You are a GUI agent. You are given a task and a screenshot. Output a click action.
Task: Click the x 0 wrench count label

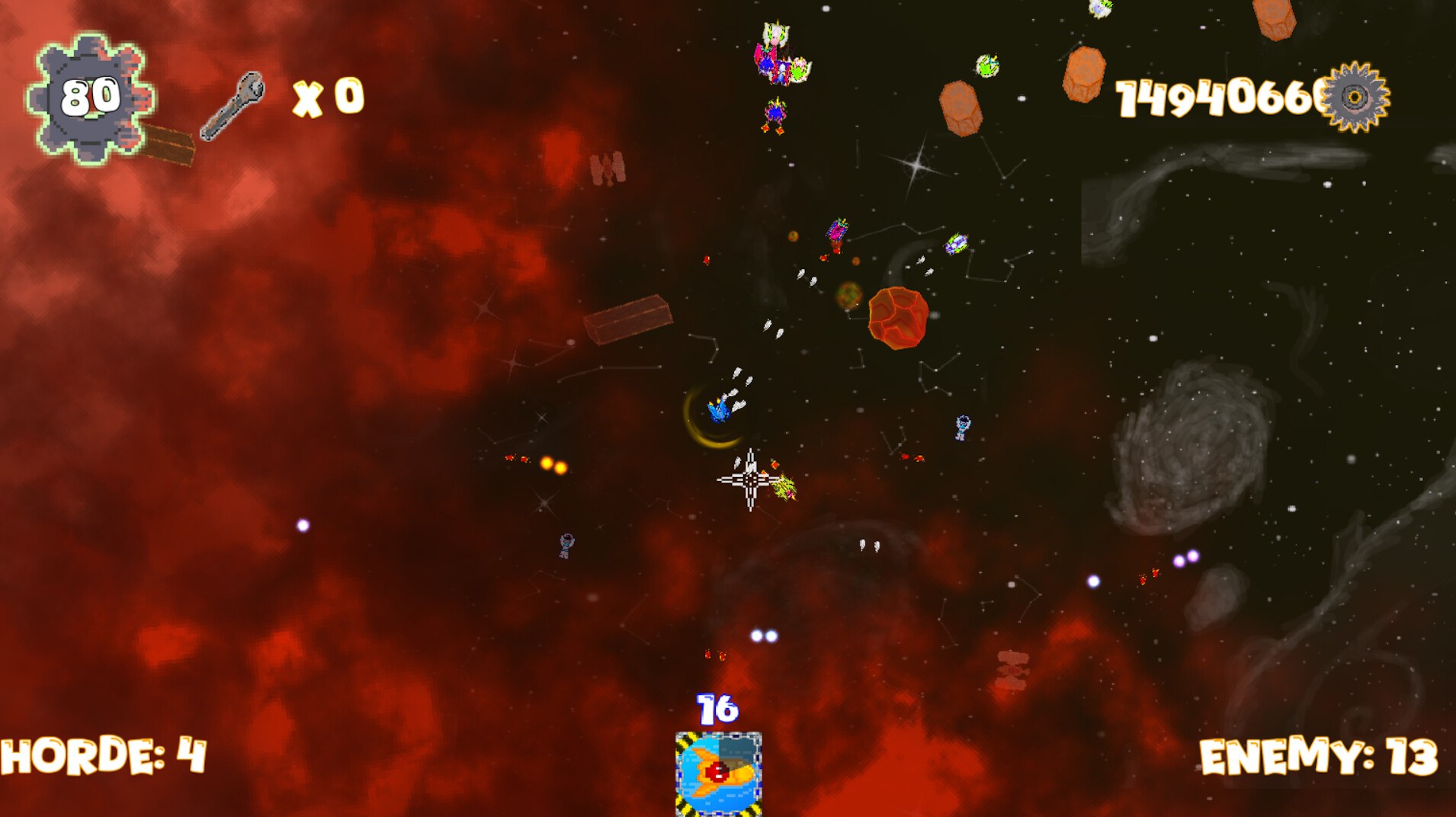[x=328, y=96]
